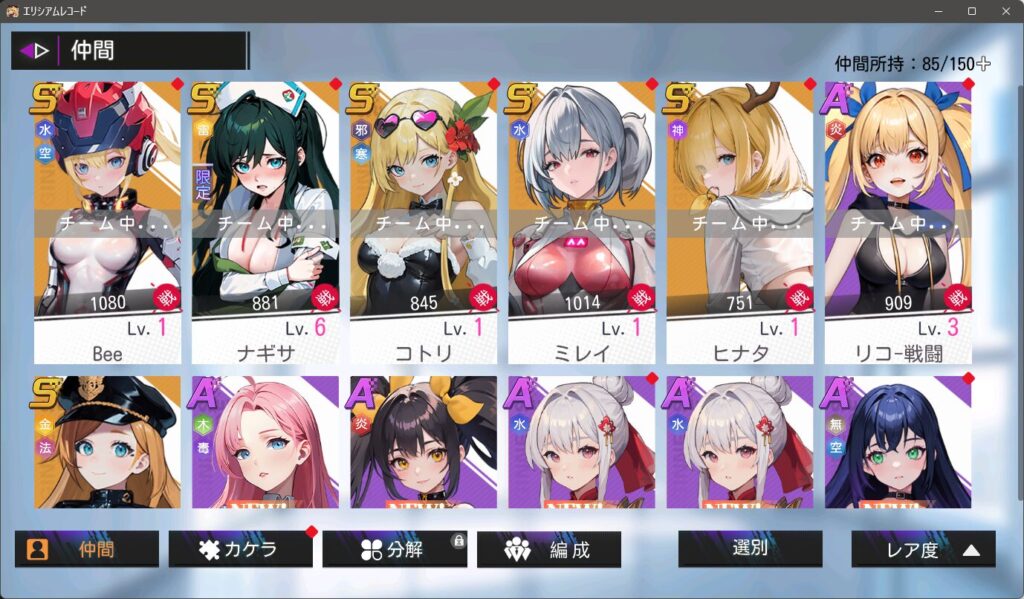The width and height of the screenshot is (1024, 599).
Task: Open the 選別 filter button
Action: click(x=750, y=548)
